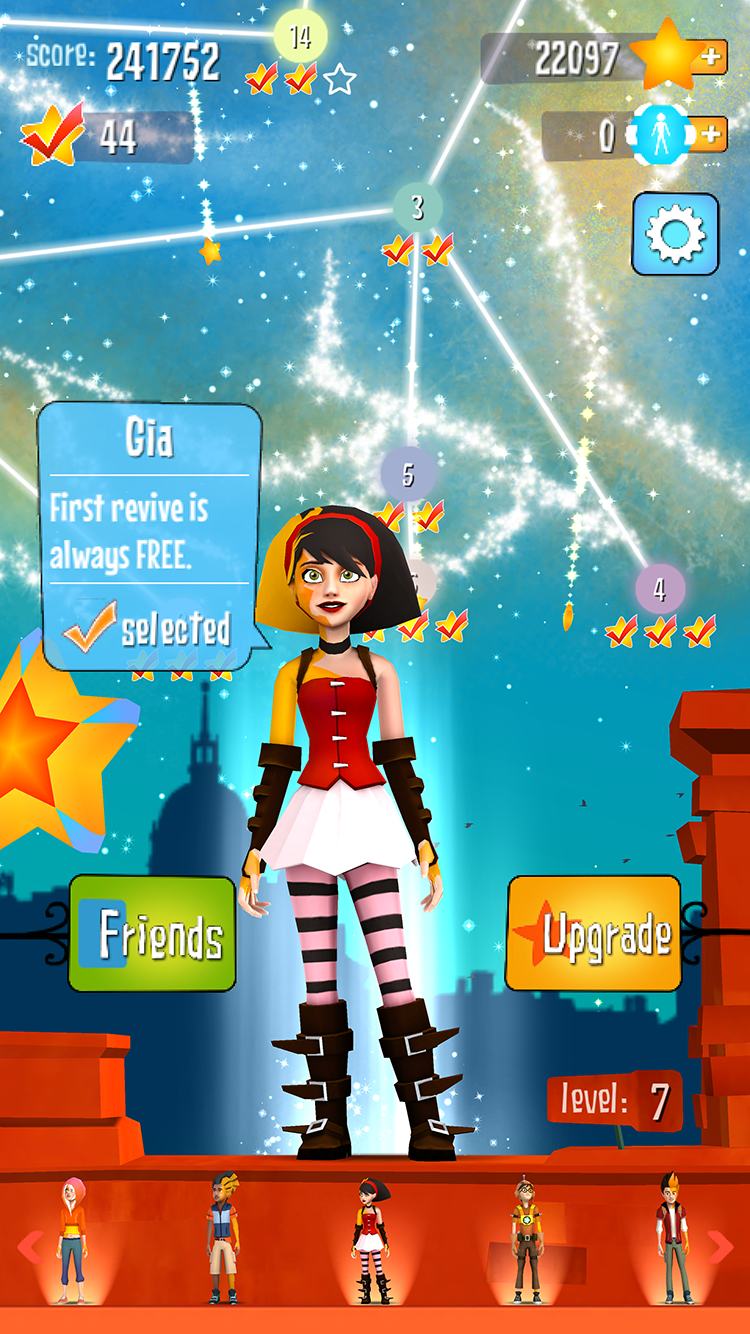Show next characters with the right arrow
750x1334 pixels.
tap(720, 1246)
